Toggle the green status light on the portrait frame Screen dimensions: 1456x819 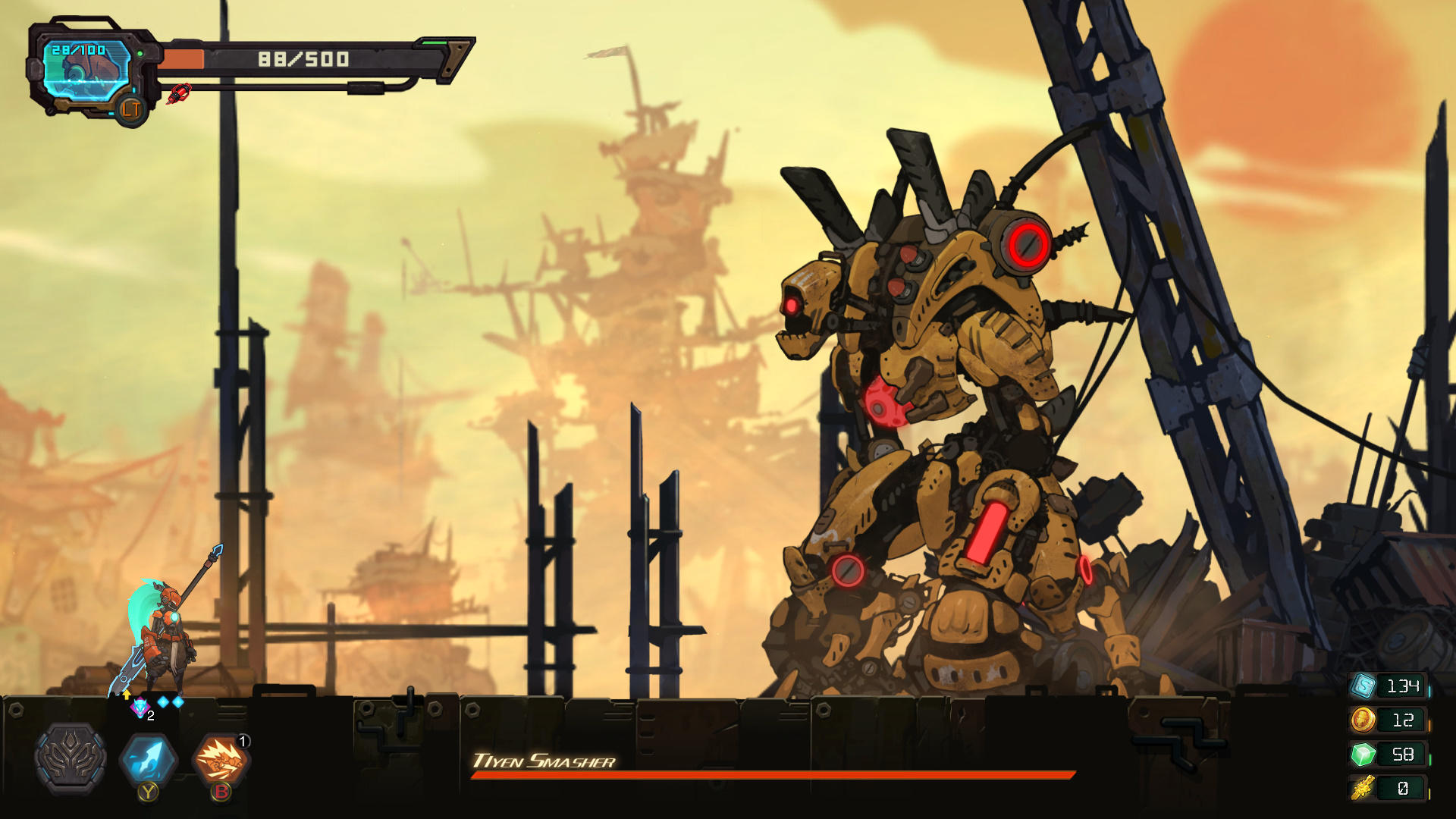pos(140,54)
